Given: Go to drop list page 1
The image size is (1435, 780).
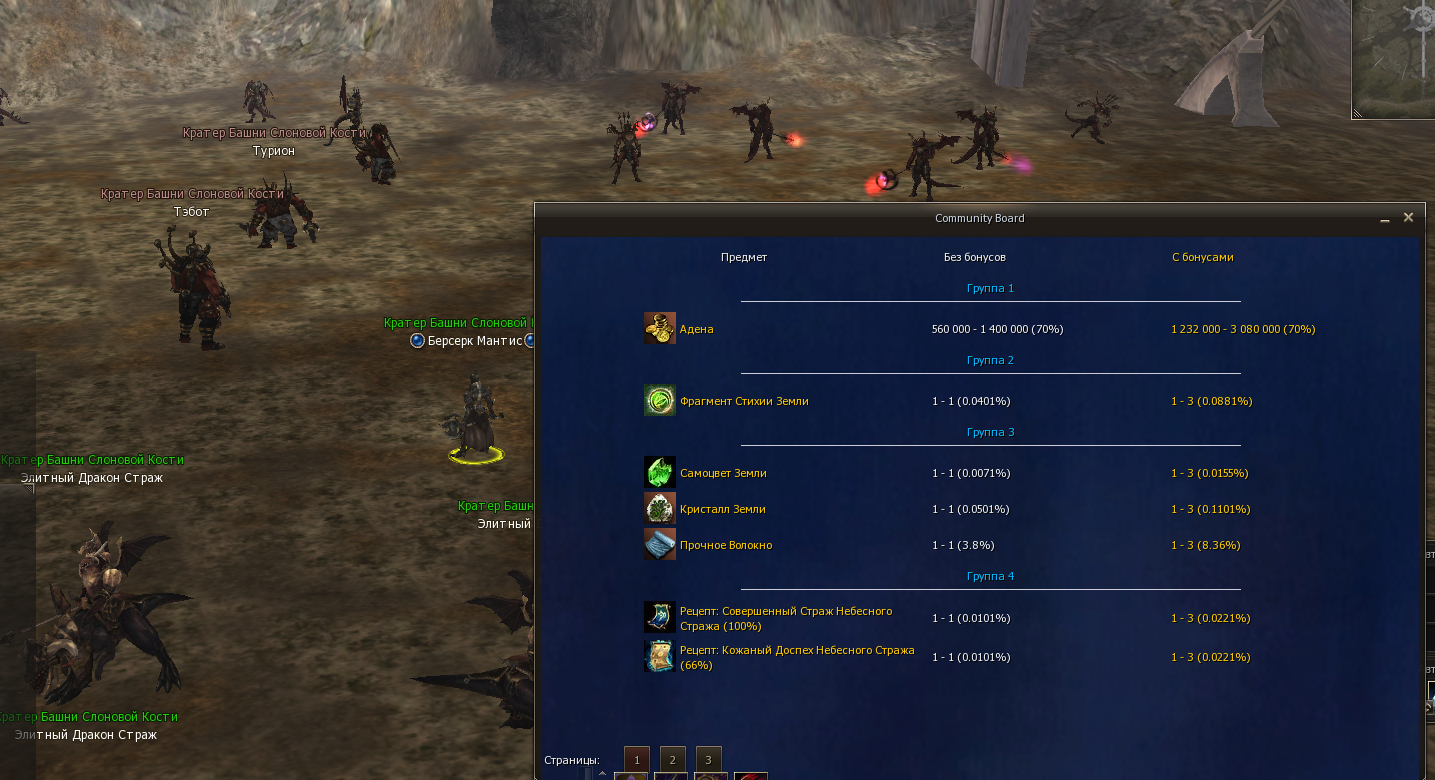Looking at the screenshot, I should point(636,760).
